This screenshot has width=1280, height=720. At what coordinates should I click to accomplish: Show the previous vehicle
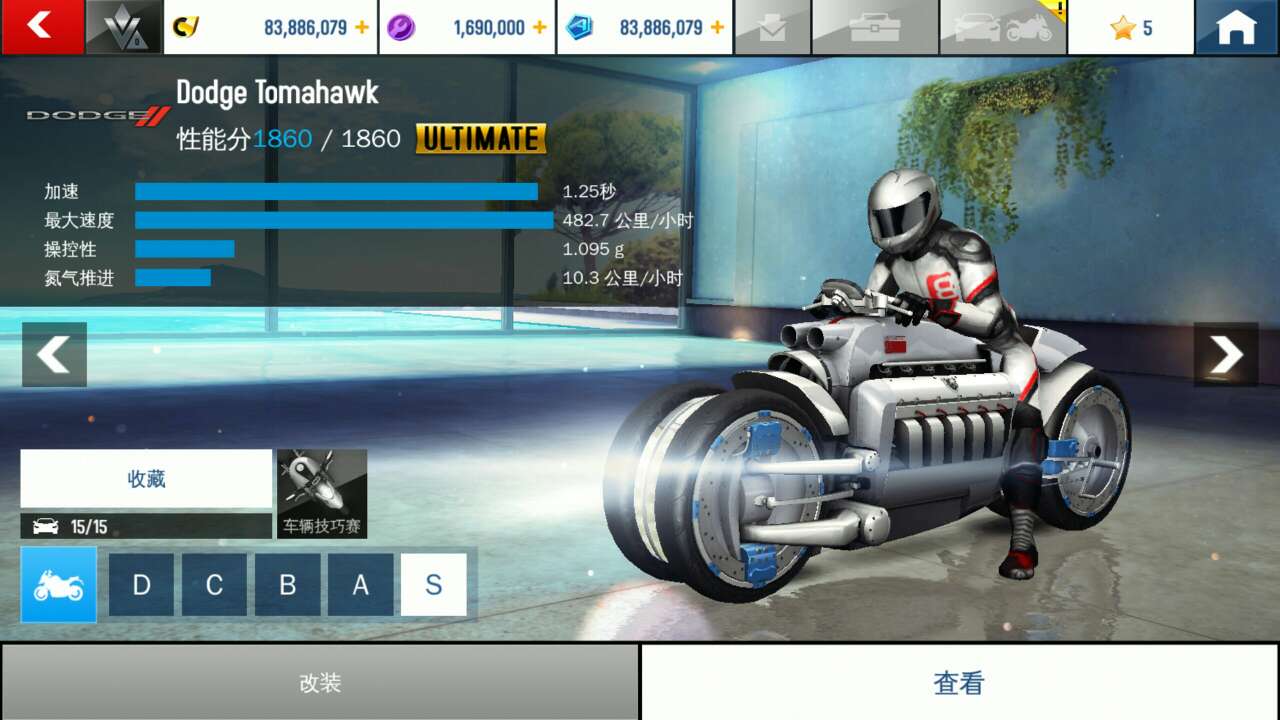[x=54, y=354]
